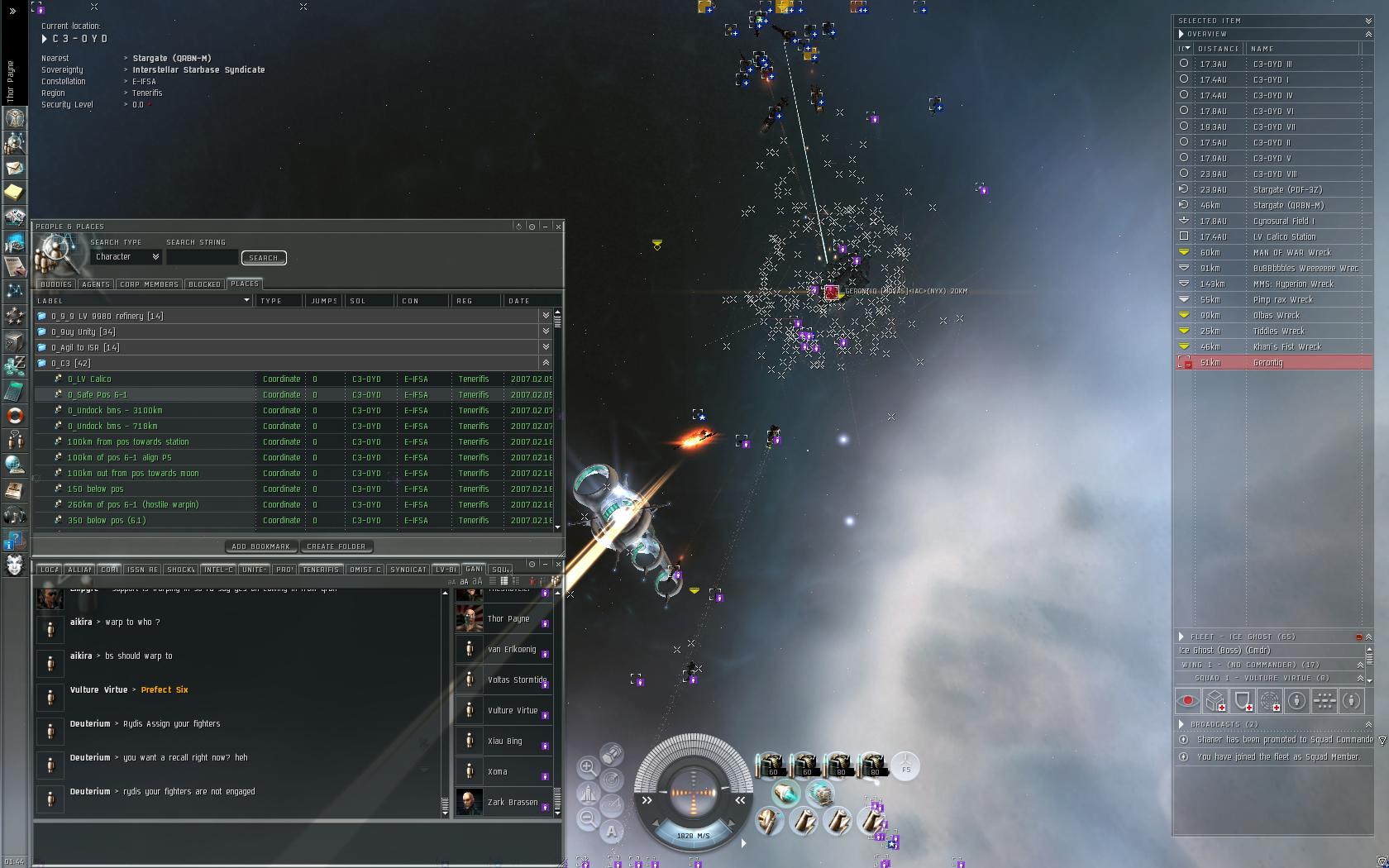Viewport: 1389px width, 868px height.
Task: Show the Blocked tab
Action: click(204, 284)
